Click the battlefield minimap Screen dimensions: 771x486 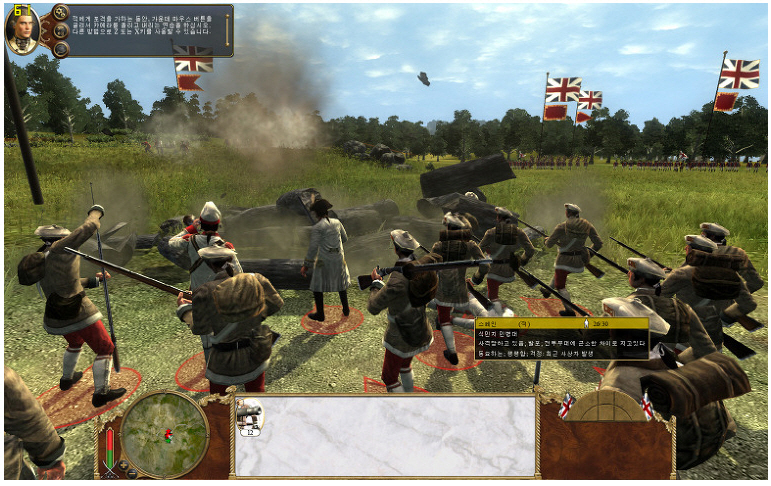click(x=164, y=432)
